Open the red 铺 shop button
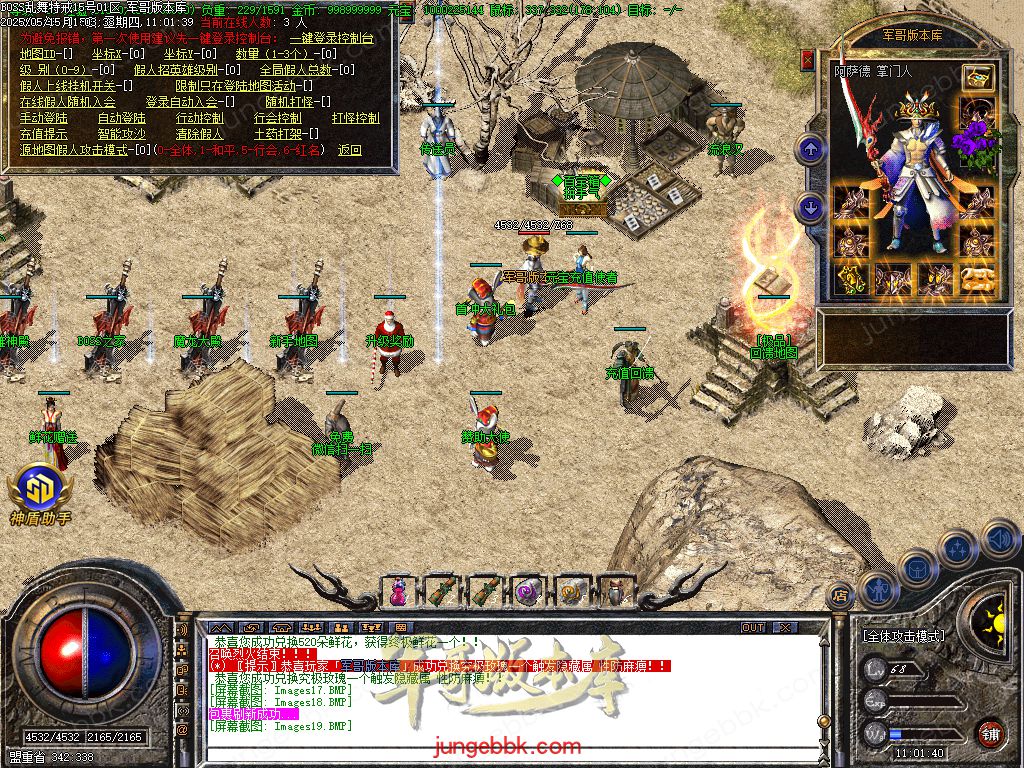Viewport: 1024px width, 768px height. click(x=990, y=733)
